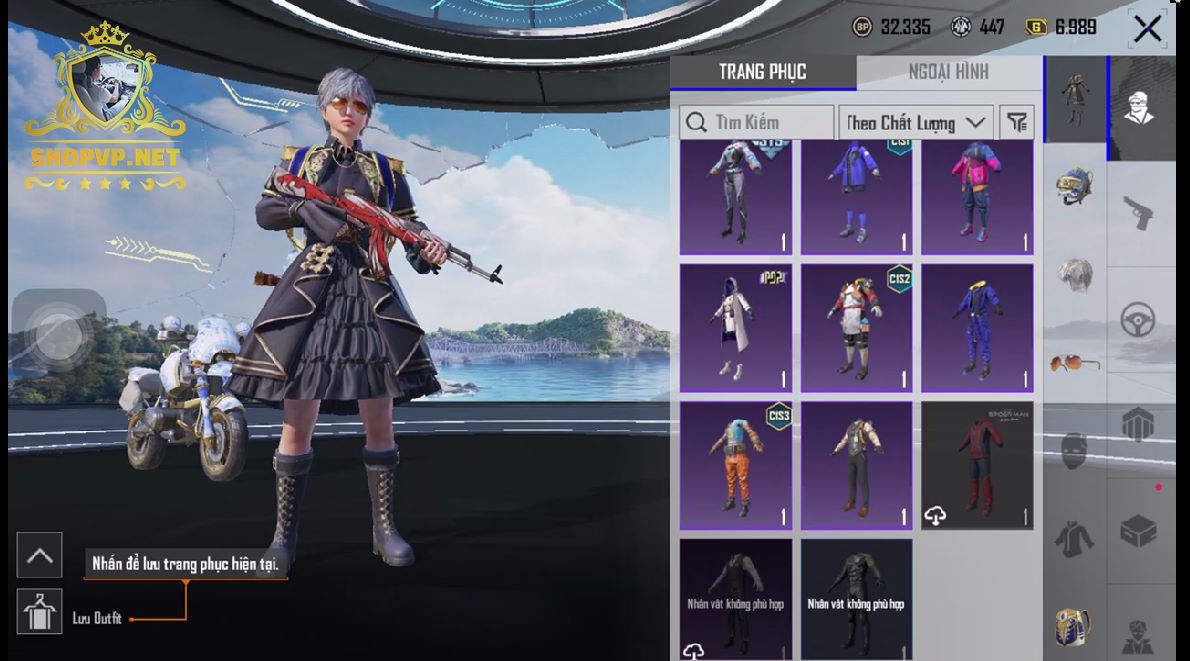
Task: Switch to the TRANG PHỤC tab
Action: coord(762,72)
